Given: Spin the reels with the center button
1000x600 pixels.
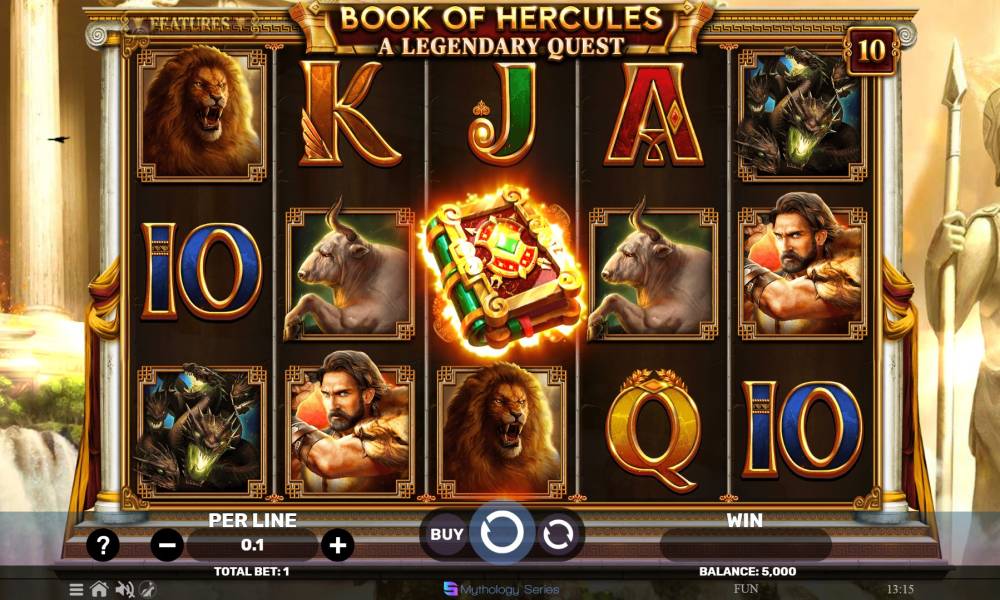Looking at the screenshot, I should [501, 534].
